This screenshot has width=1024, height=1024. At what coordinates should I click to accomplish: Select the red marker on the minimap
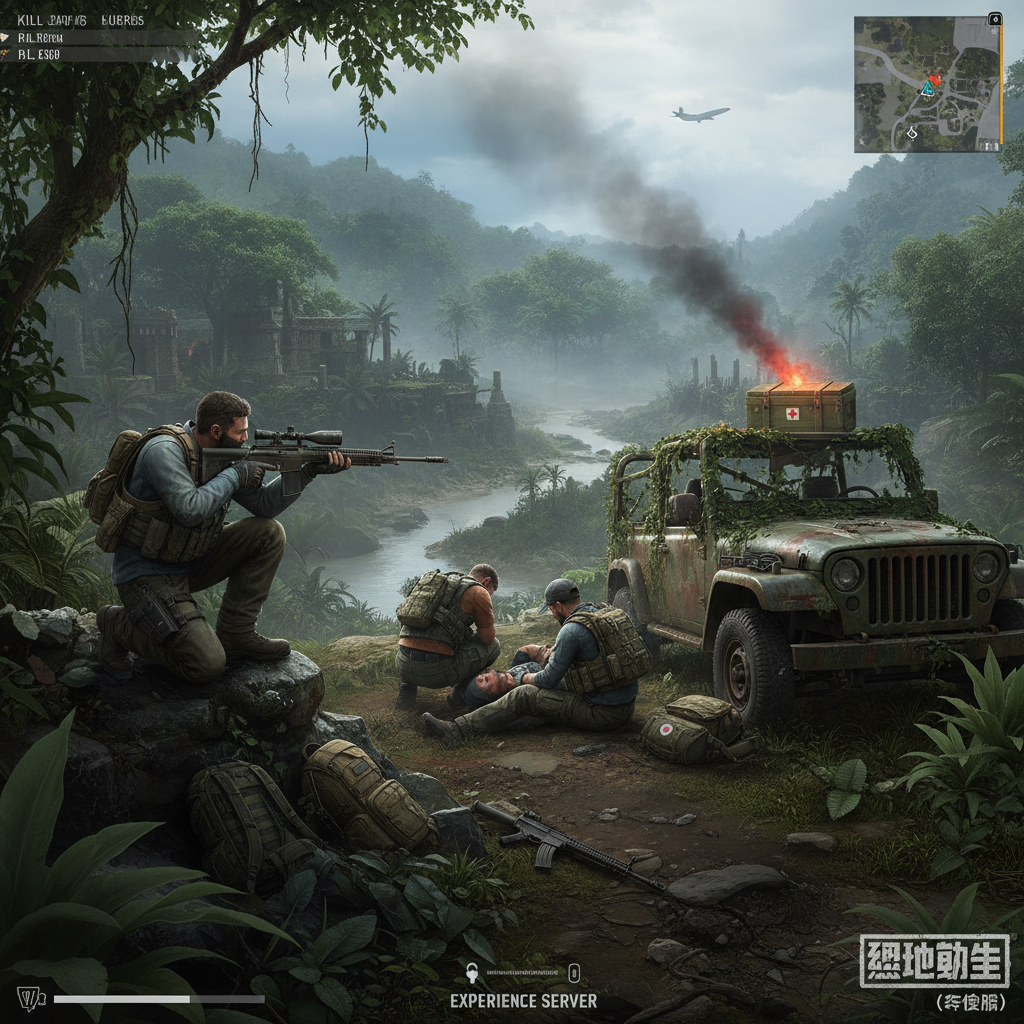tap(936, 79)
